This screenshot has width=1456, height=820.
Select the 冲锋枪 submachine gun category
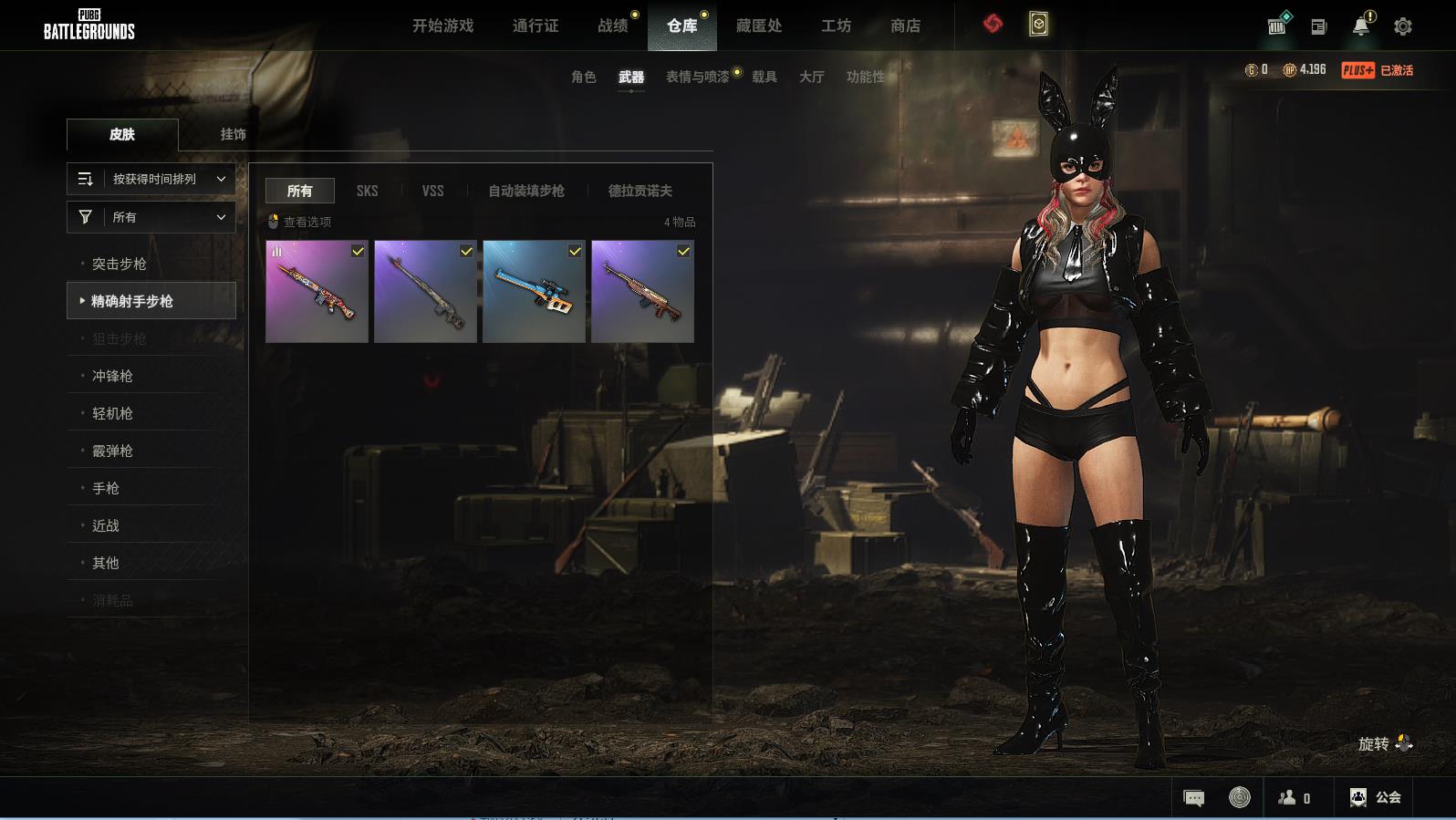112,376
